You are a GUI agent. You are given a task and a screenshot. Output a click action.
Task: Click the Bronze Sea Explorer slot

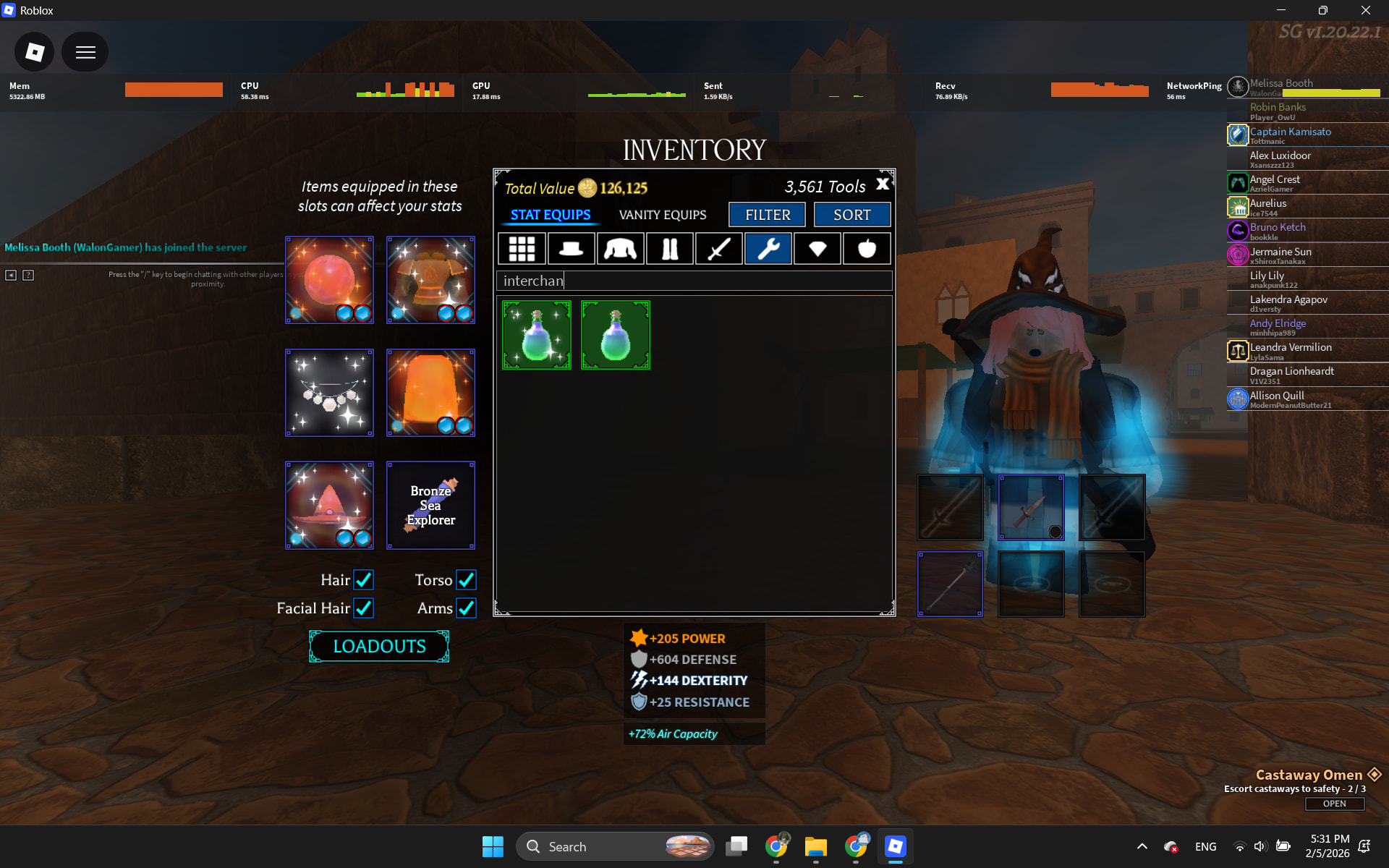click(x=430, y=505)
